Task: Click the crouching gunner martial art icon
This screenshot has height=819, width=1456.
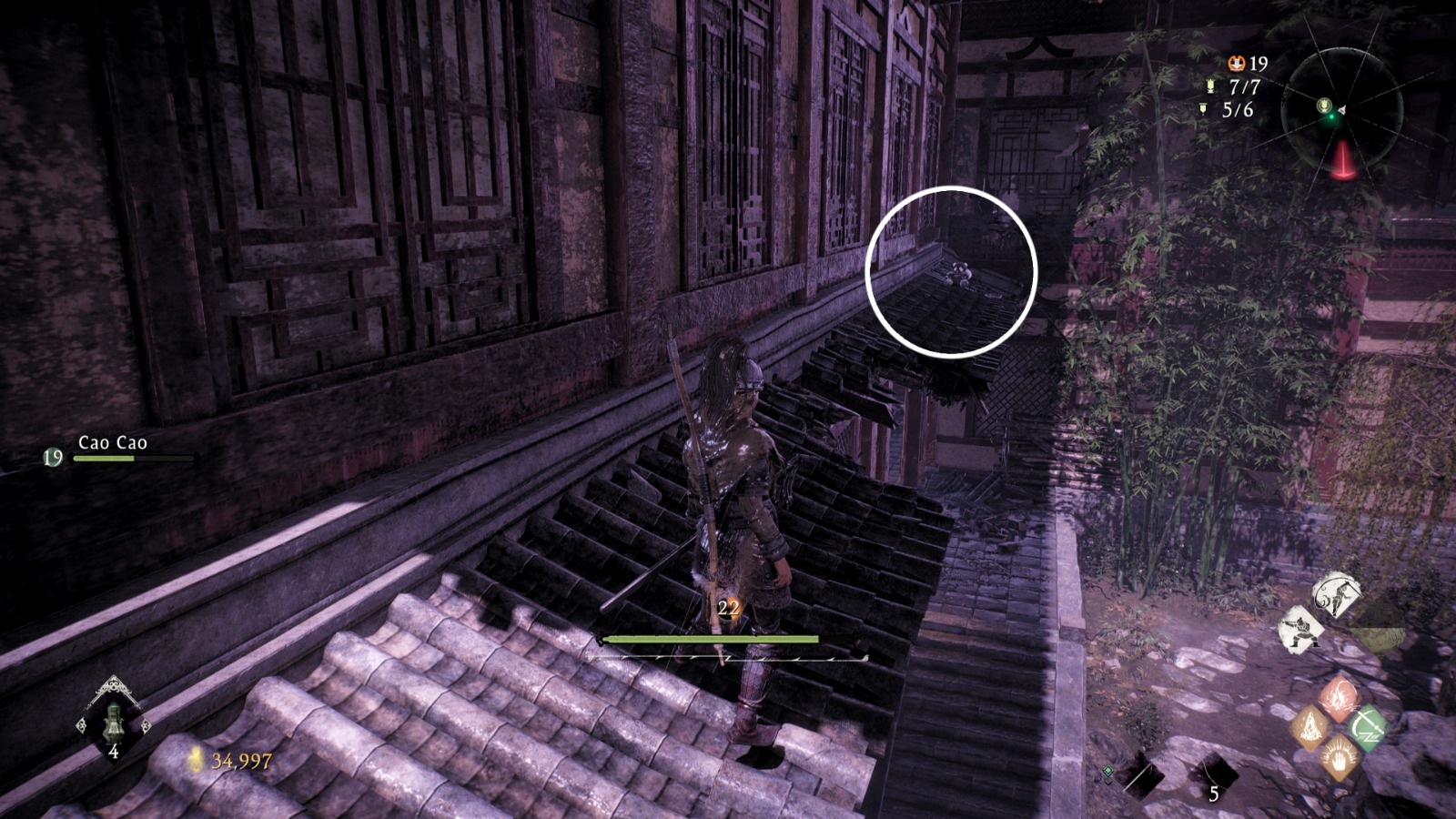Action: [x=1301, y=628]
